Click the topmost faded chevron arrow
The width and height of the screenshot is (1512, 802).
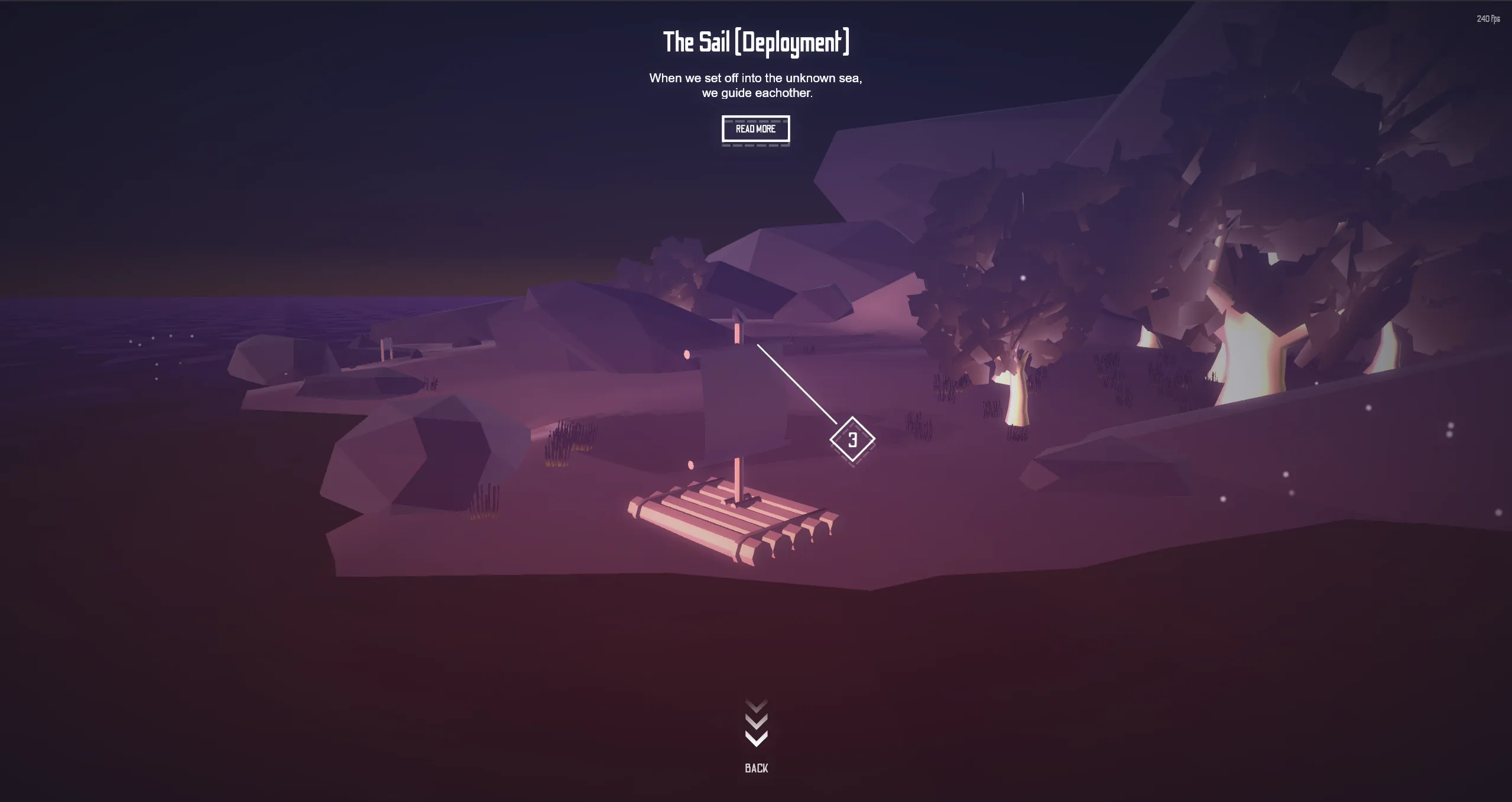point(755,704)
